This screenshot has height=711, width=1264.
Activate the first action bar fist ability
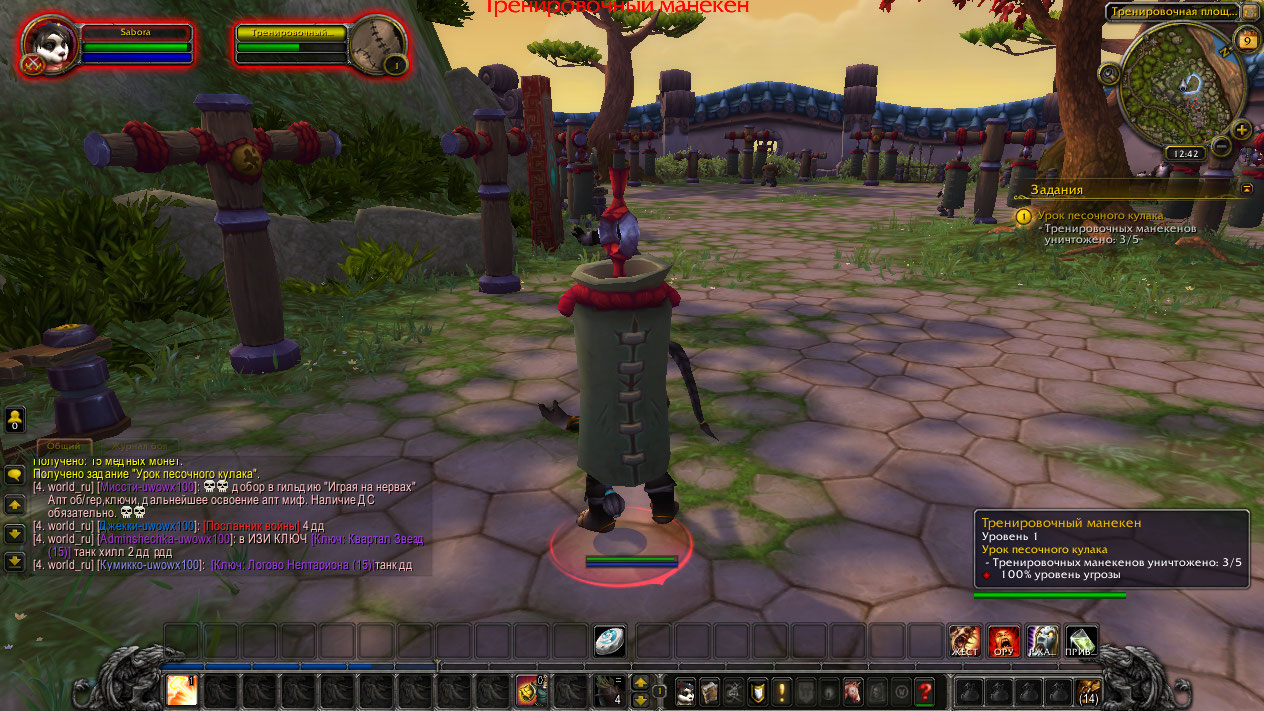pyautogui.click(x=182, y=690)
